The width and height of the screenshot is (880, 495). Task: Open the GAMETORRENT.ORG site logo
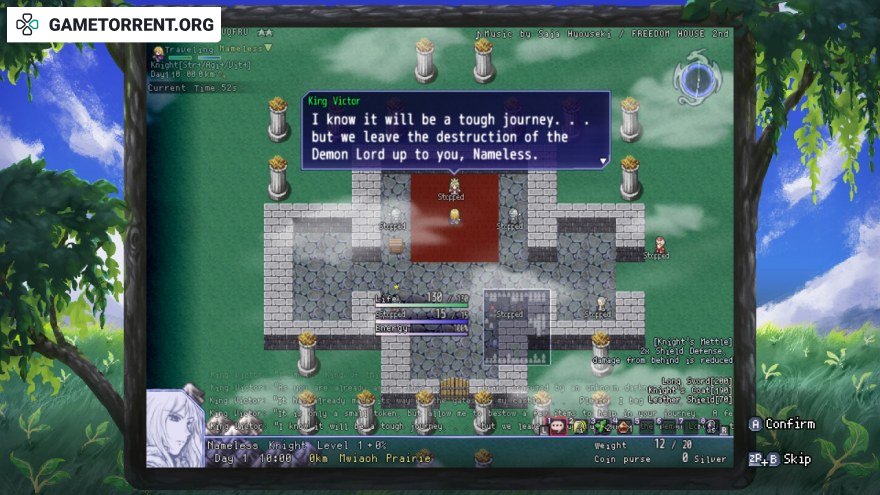[114, 24]
